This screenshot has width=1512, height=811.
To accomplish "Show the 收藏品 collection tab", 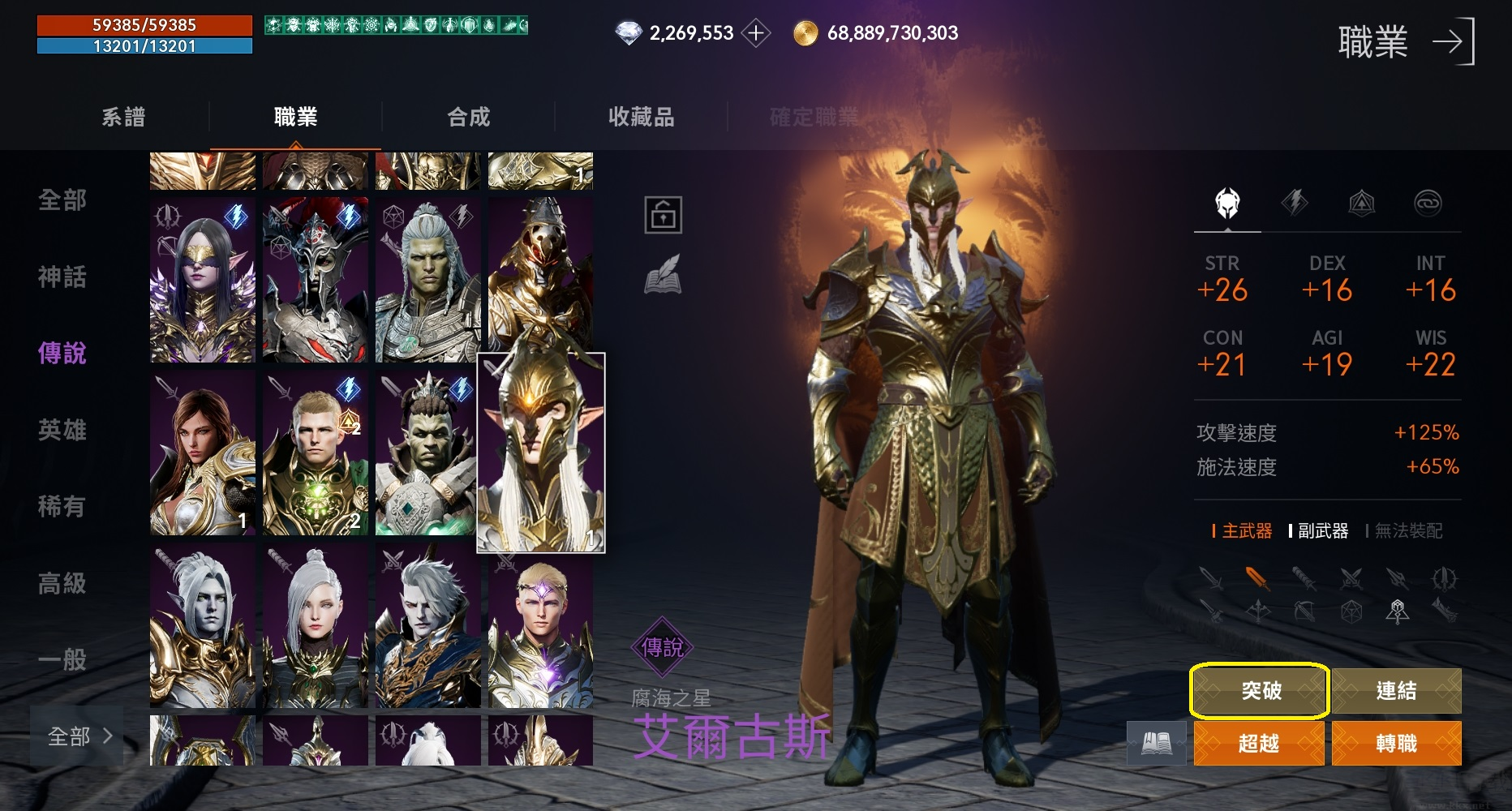I will pos(641,117).
